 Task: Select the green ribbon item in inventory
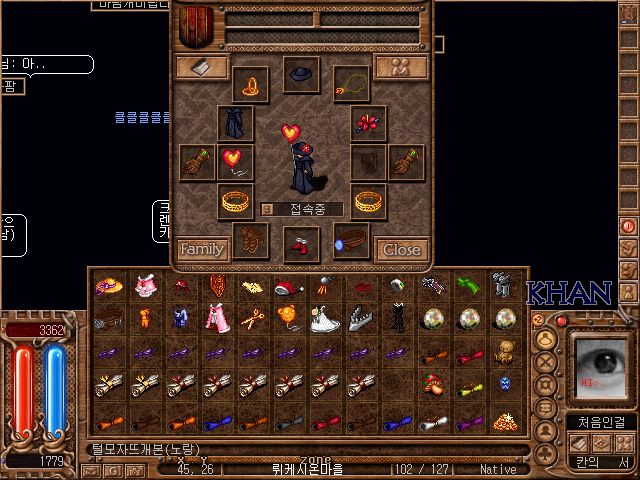(469, 287)
